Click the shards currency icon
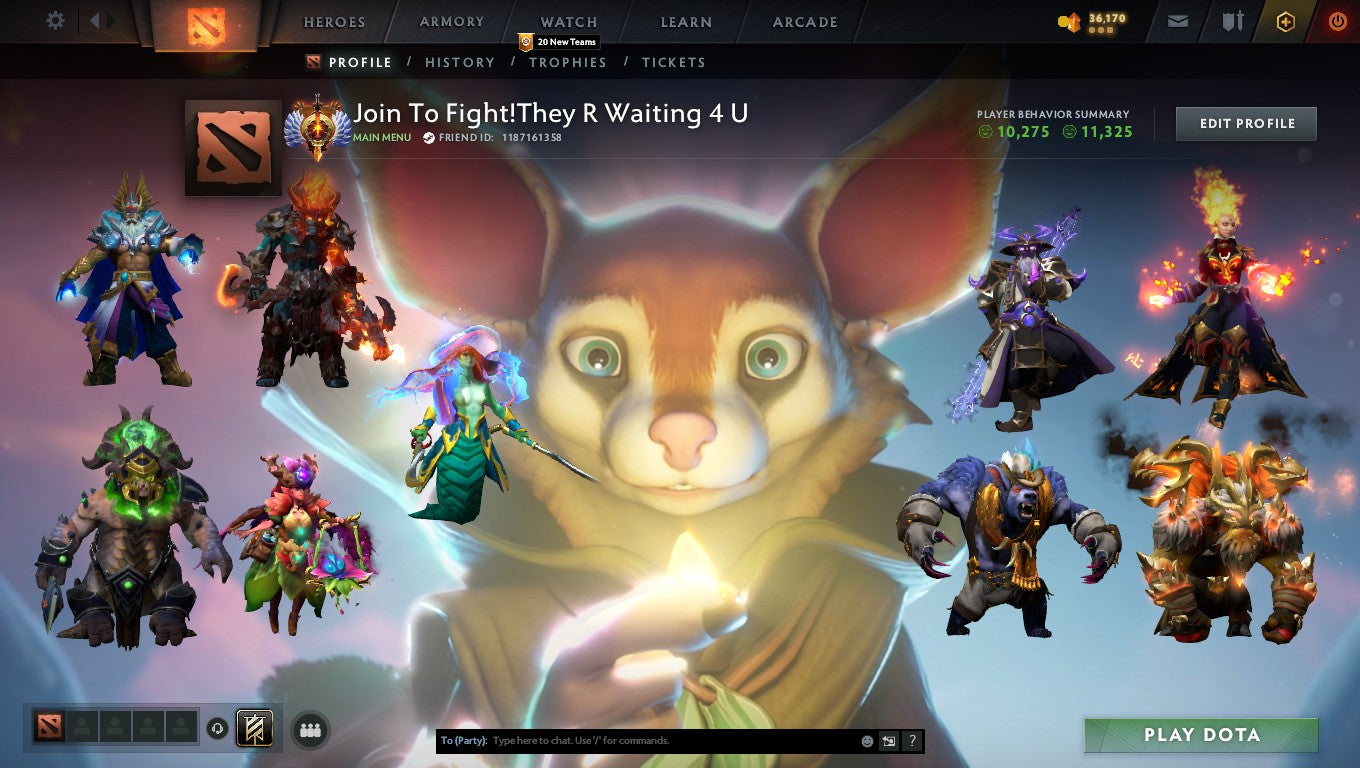Viewport: 1360px width, 768px height. point(1069,21)
